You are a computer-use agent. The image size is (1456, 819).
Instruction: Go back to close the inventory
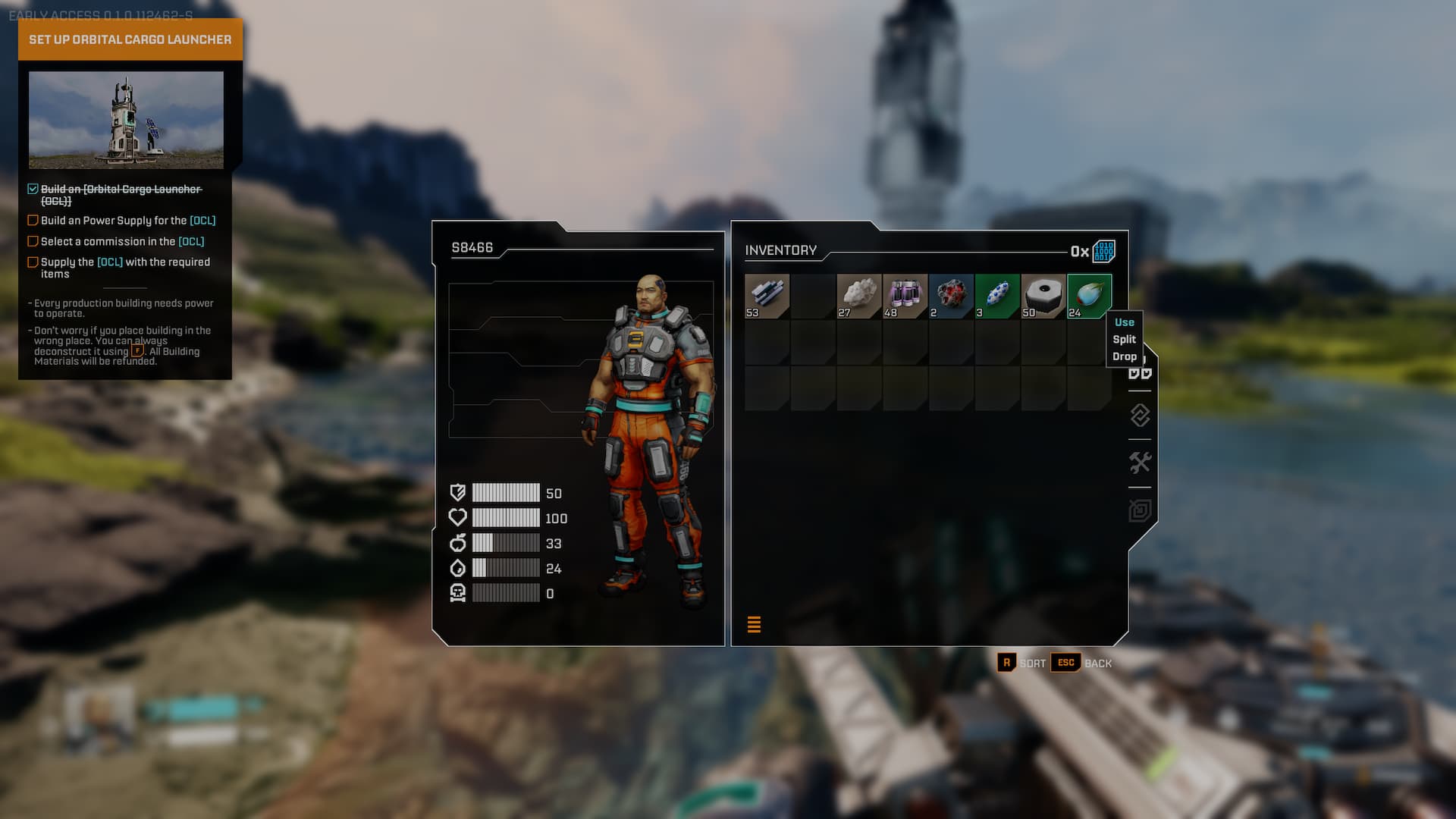(1081, 663)
